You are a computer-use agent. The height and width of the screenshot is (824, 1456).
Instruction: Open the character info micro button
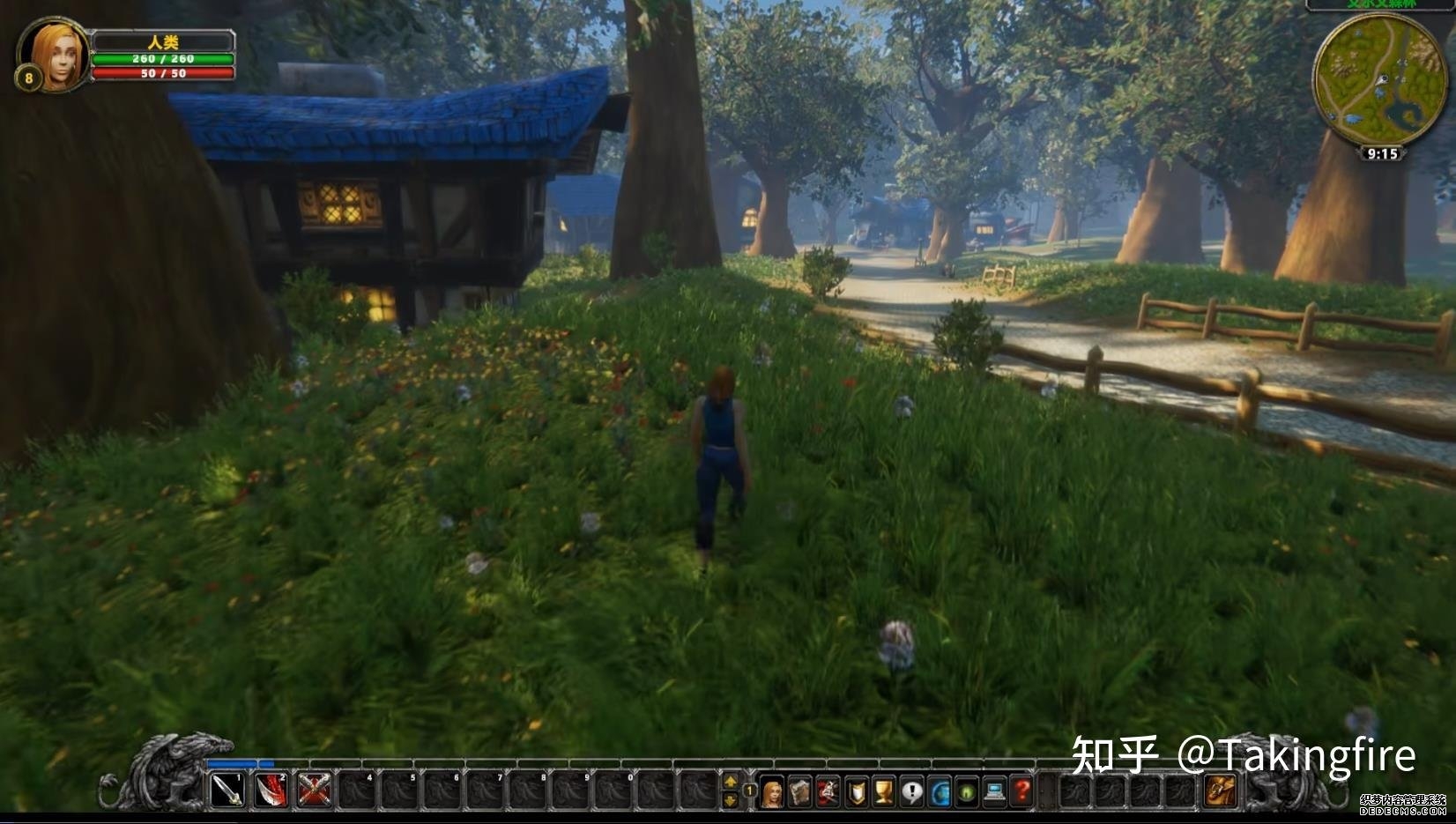point(772,792)
